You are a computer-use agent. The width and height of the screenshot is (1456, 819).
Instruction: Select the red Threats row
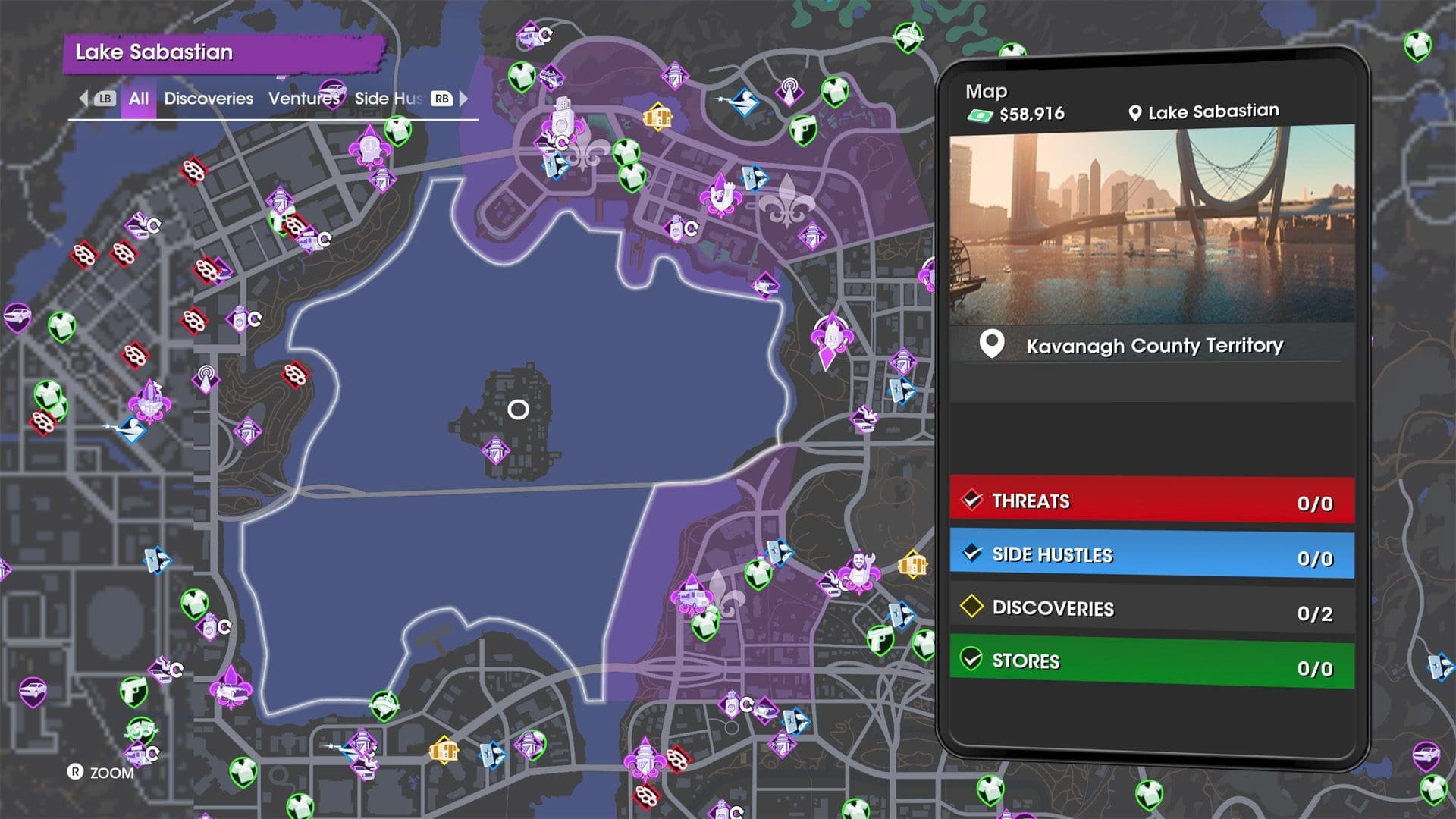(x=1151, y=501)
